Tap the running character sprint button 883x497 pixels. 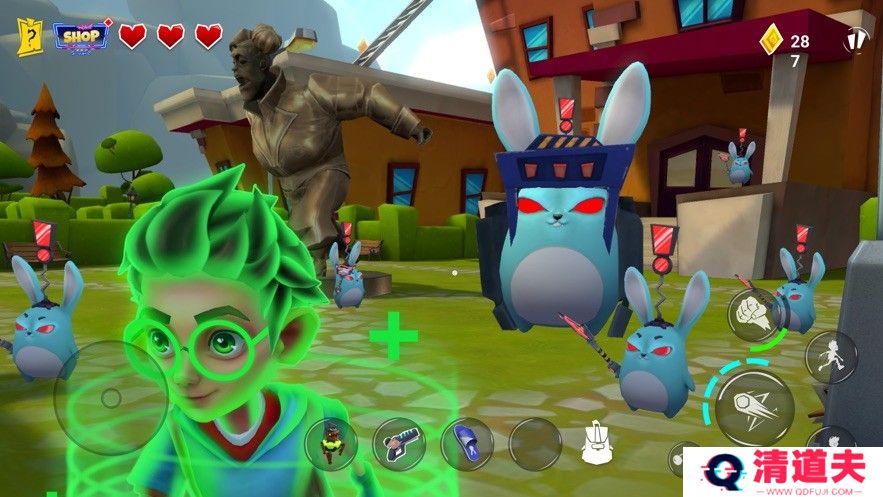point(831,357)
